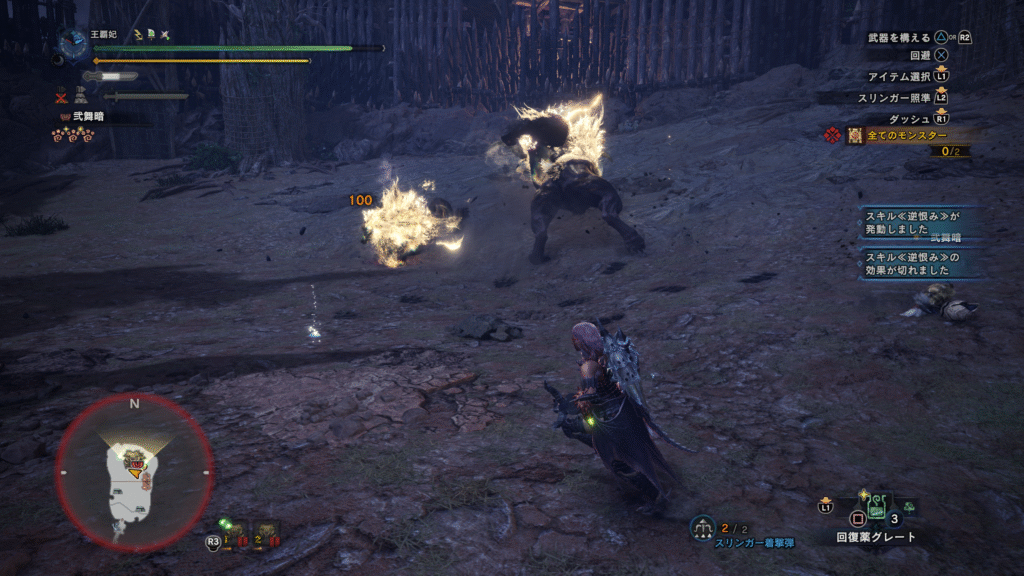Viewport: 1024px width, 576px height.
Task: Open the スキル≪逆恨み≫の効果が切れました notification
Action: pyautogui.click(x=920, y=264)
